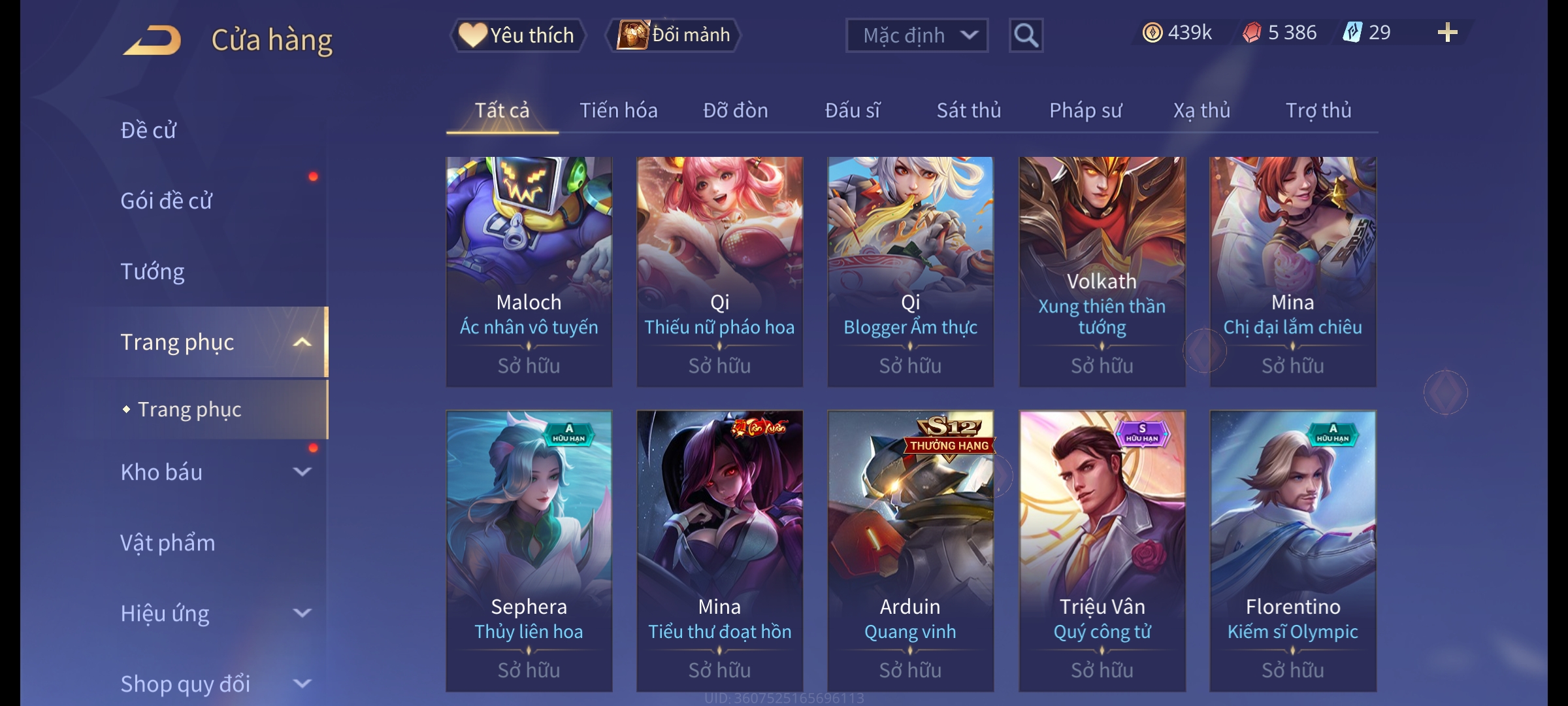Go back using the gold arrow button
Viewport: 1568px width, 706px height.
pos(152,40)
